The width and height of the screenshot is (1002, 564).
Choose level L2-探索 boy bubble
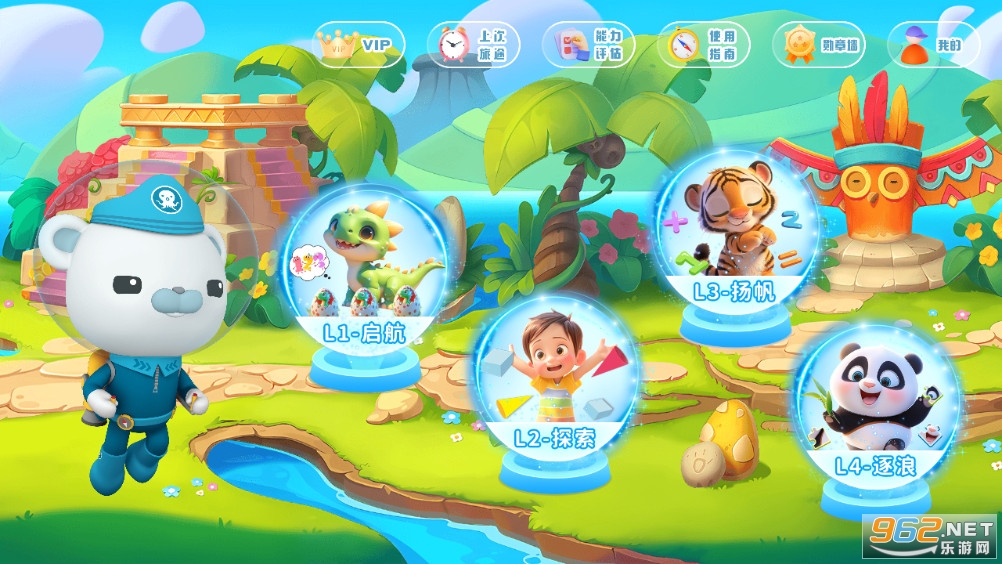[x=554, y=377]
